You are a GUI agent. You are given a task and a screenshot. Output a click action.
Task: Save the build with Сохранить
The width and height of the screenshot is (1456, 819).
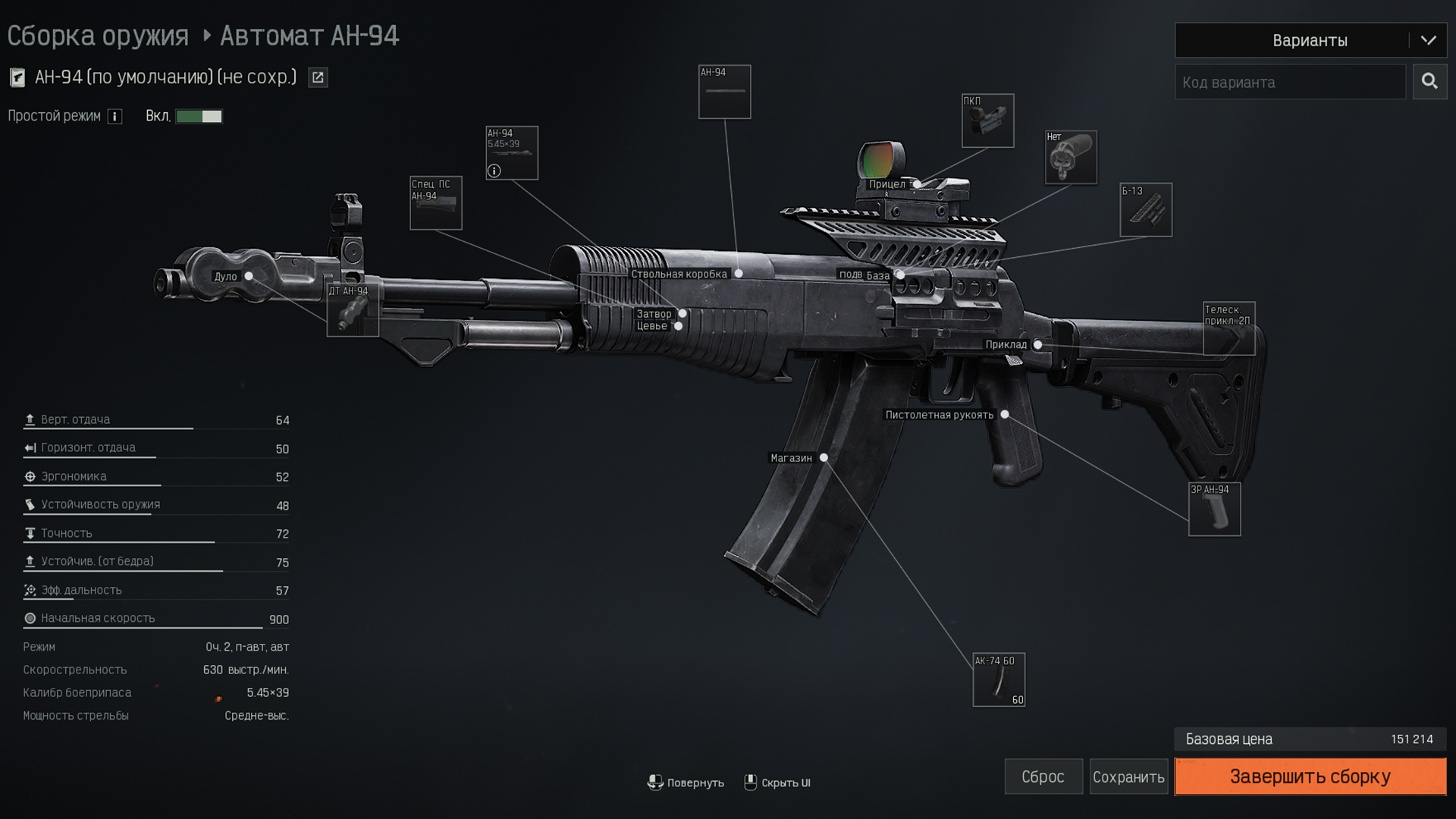[1128, 777]
